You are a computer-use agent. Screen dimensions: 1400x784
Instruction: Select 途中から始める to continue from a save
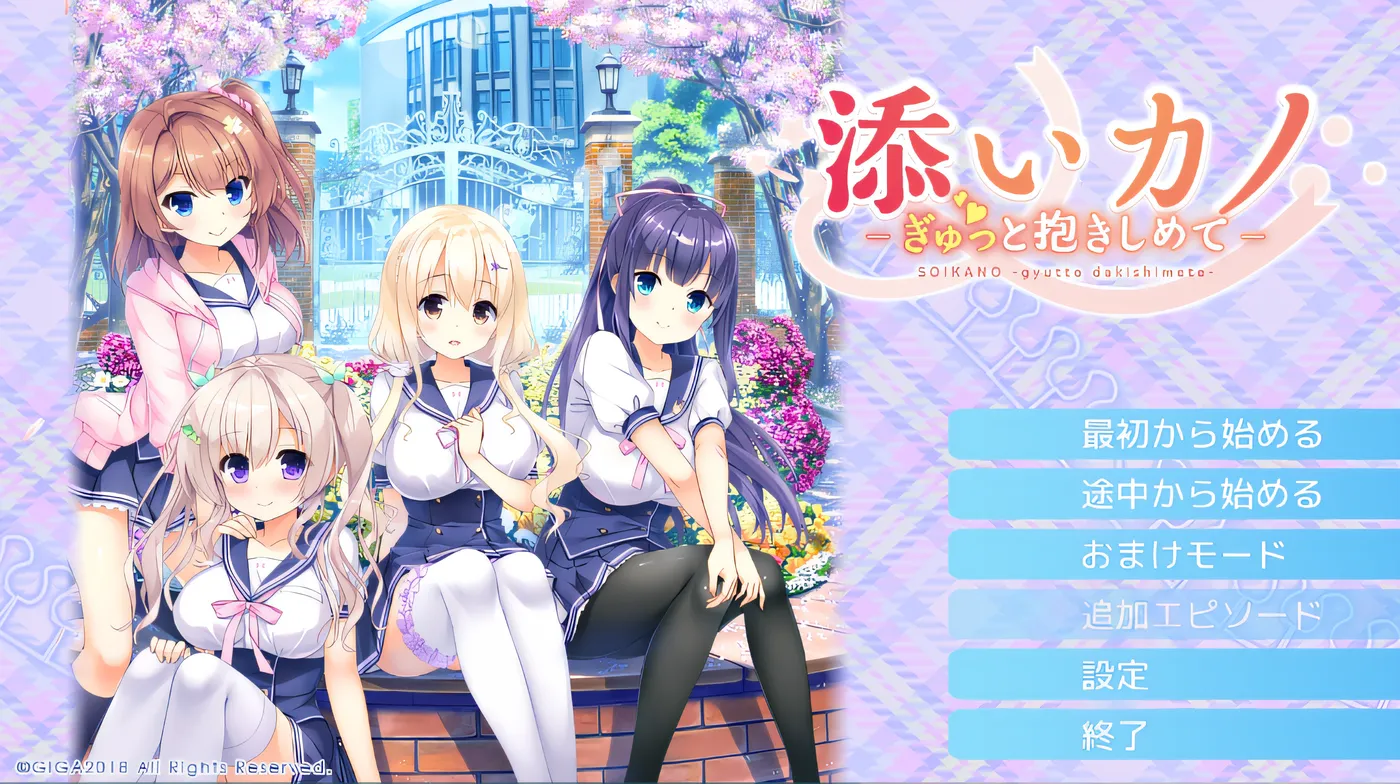pos(1198,494)
